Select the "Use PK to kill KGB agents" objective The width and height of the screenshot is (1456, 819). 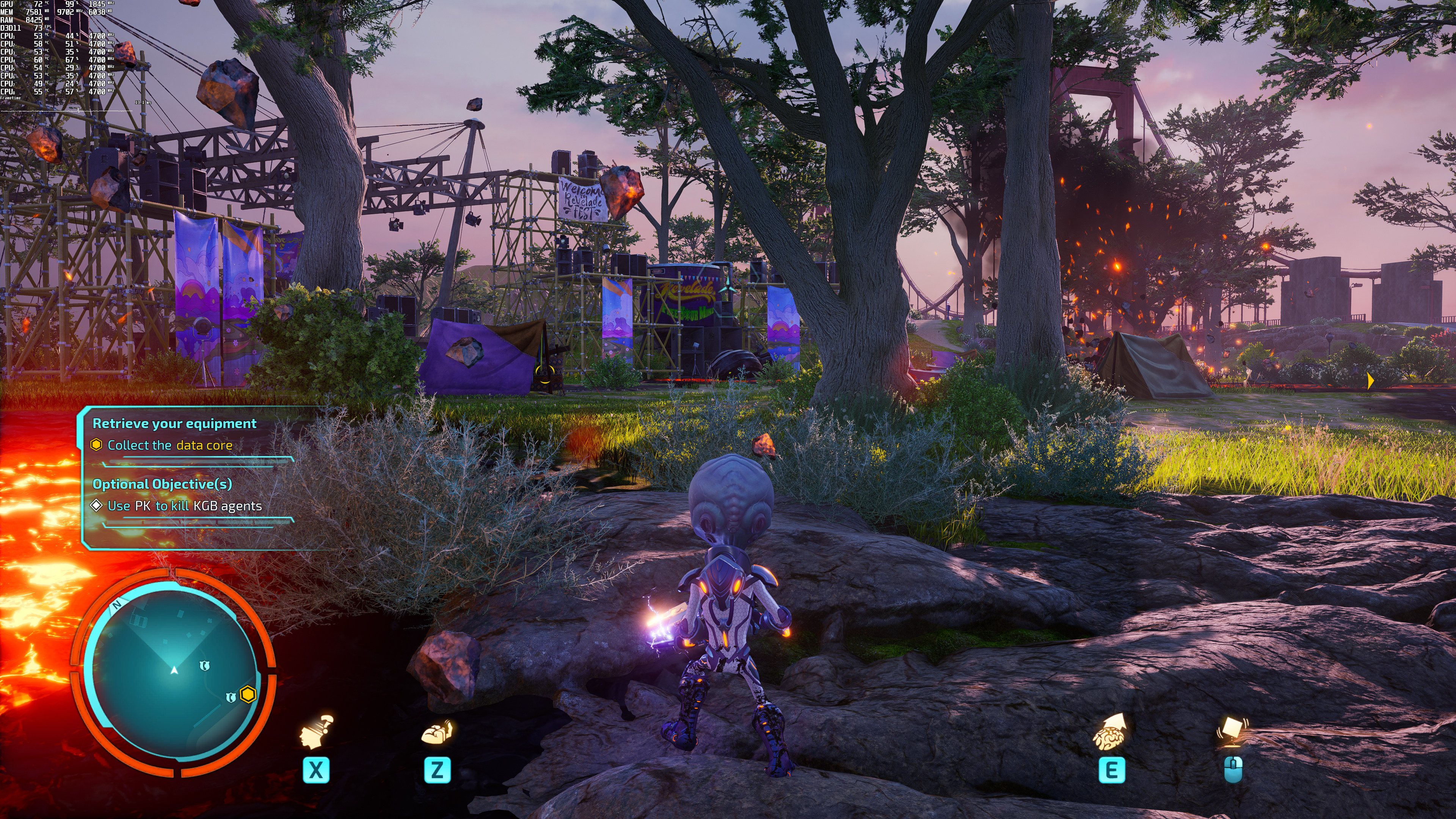184,506
